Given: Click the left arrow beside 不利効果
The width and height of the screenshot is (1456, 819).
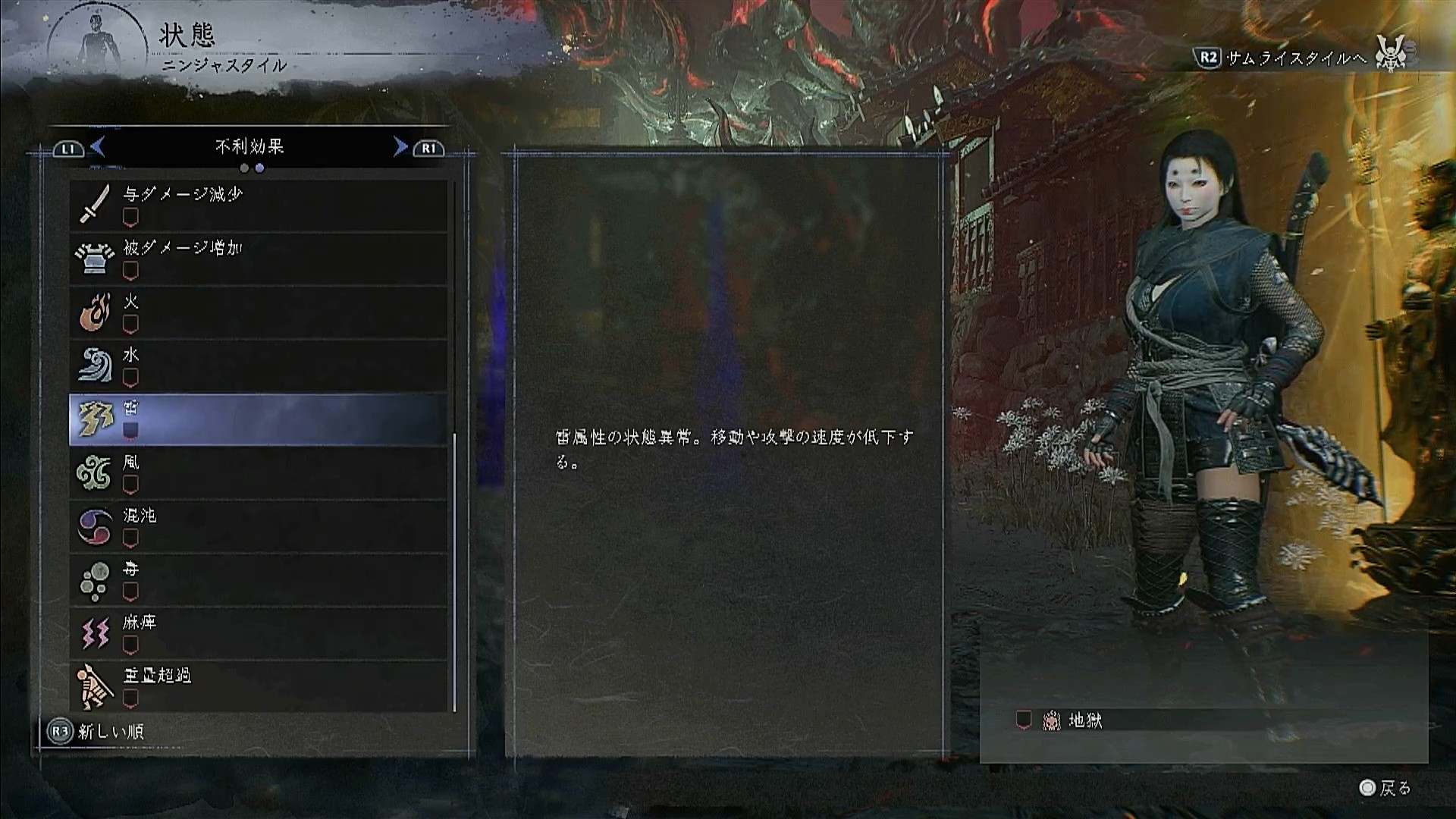Looking at the screenshot, I should tap(98, 146).
